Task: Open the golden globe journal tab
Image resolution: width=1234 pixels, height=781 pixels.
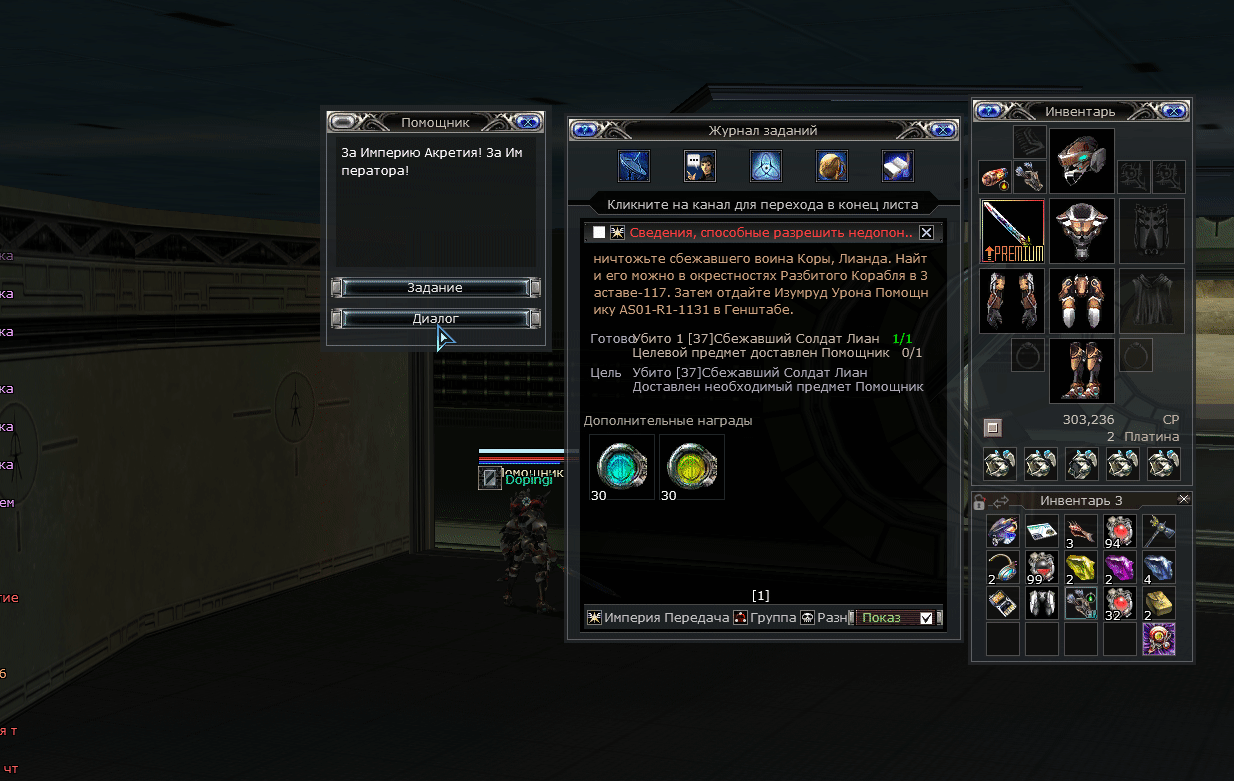Action: click(832, 166)
